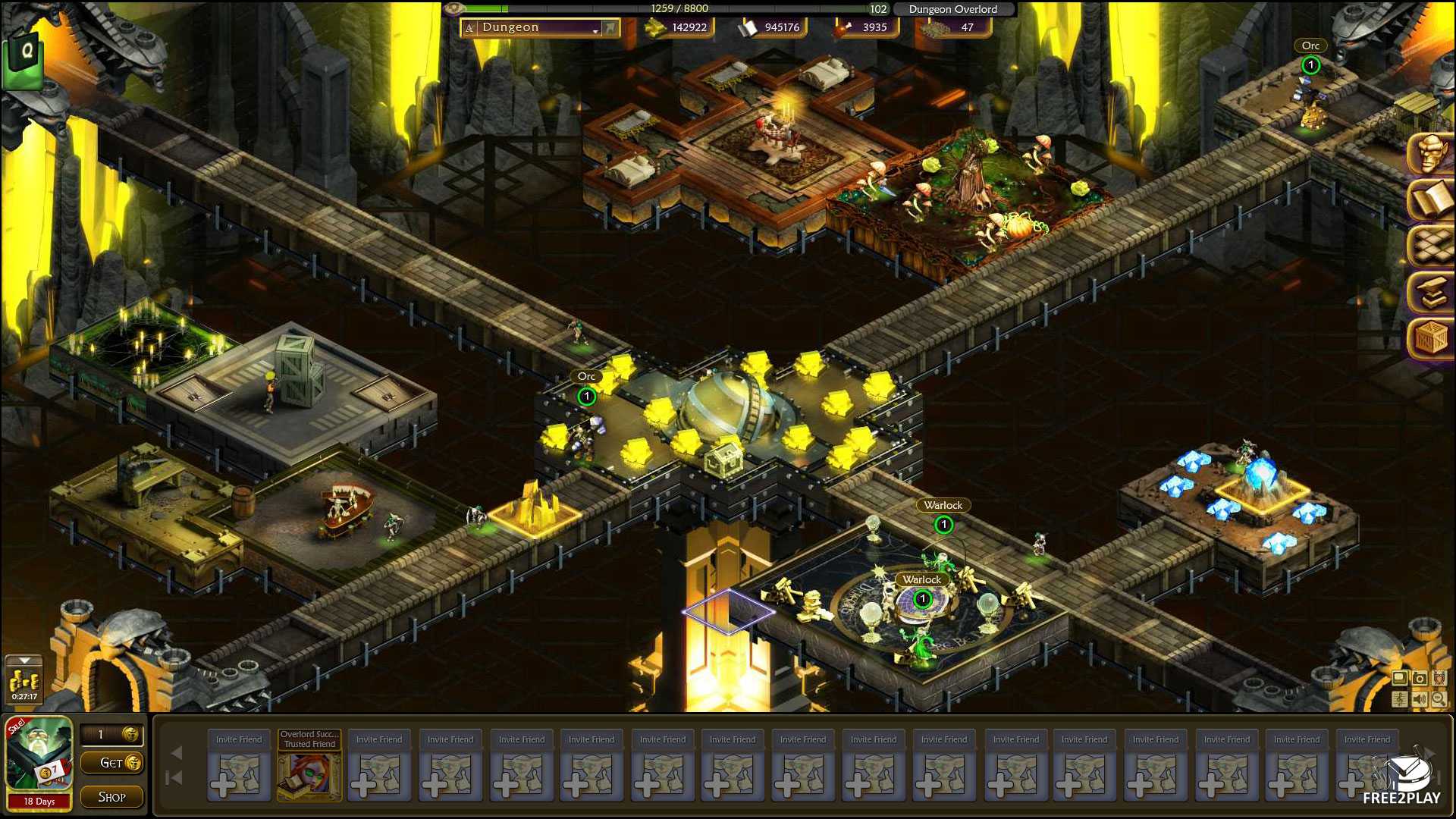The height and width of the screenshot is (819, 1456).
Task: Expand the Dungeon location dropdown
Action: 596,28
